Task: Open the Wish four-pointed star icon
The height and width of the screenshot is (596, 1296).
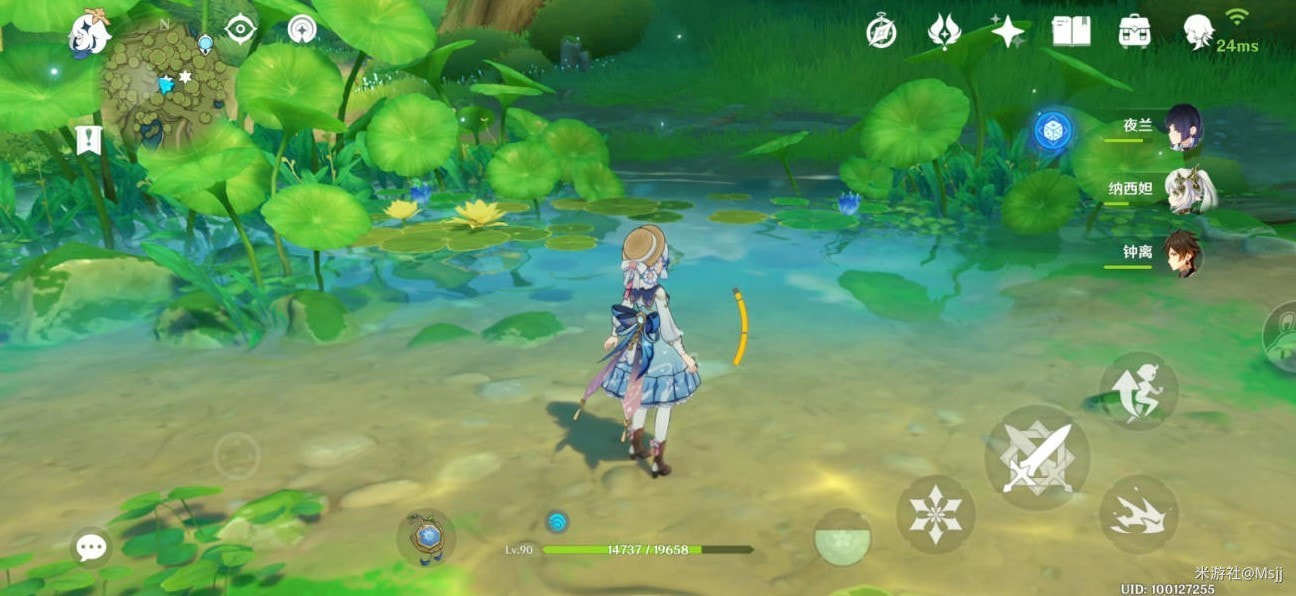Action: point(1008,32)
